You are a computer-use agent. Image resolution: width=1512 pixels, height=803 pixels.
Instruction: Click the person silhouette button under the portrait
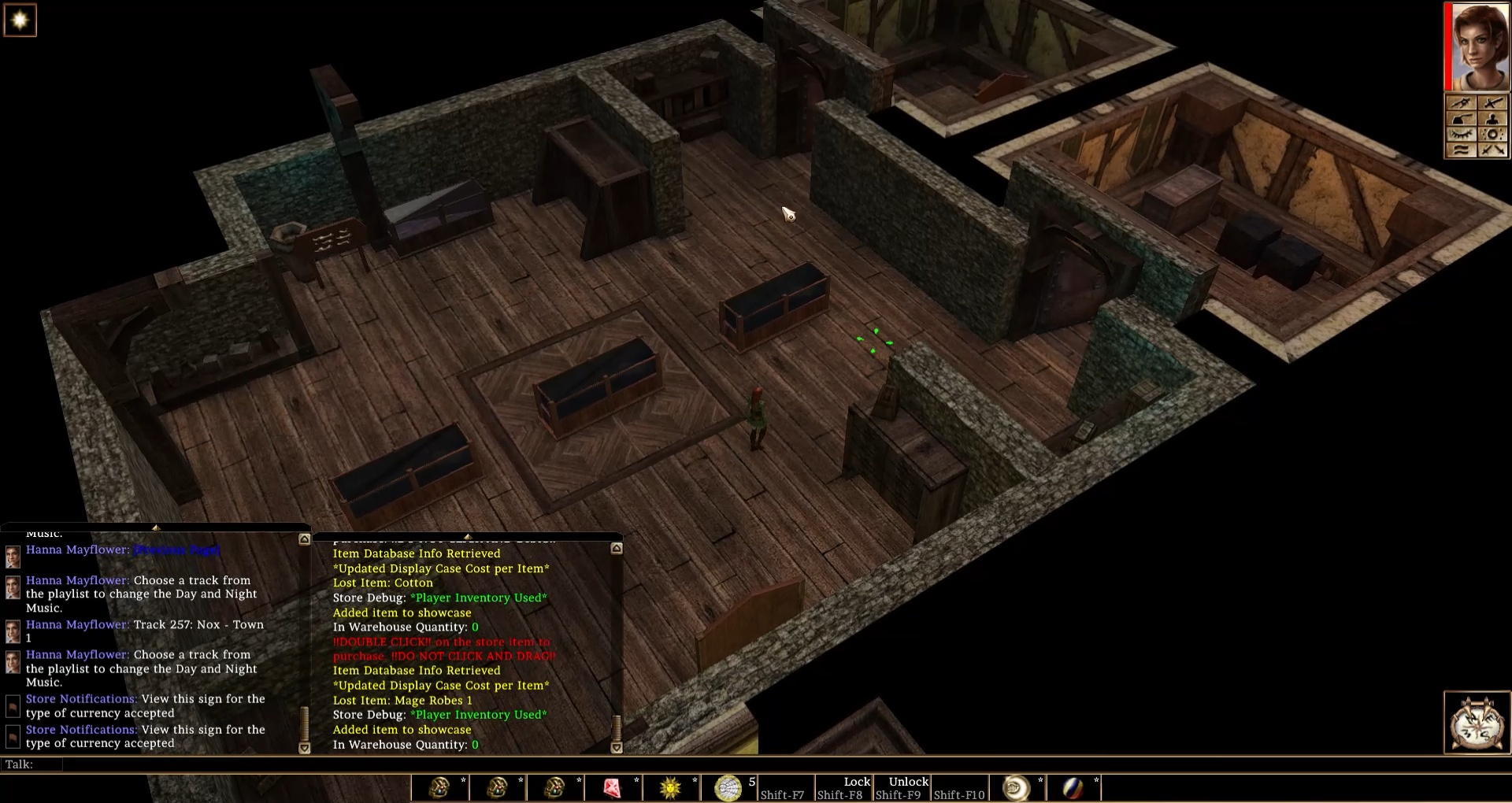(x=1492, y=119)
